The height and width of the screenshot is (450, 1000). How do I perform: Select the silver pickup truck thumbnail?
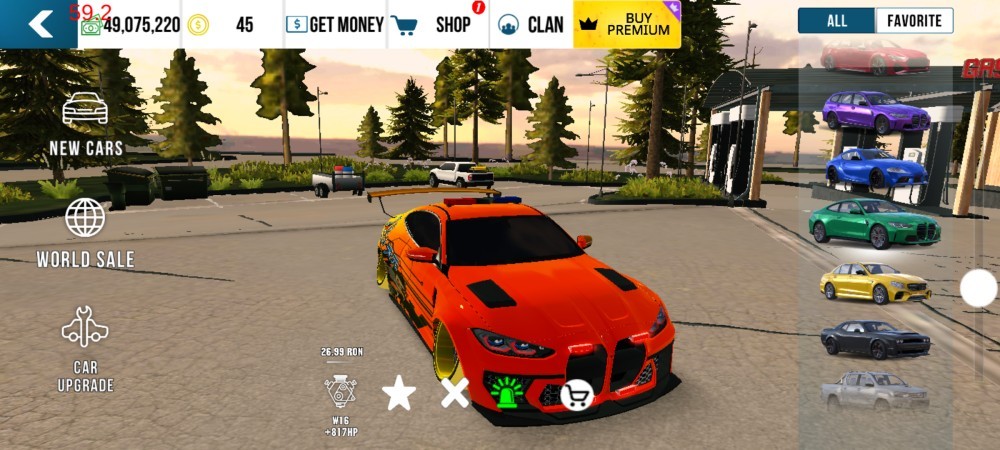pyautogui.click(x=875, y=391)
